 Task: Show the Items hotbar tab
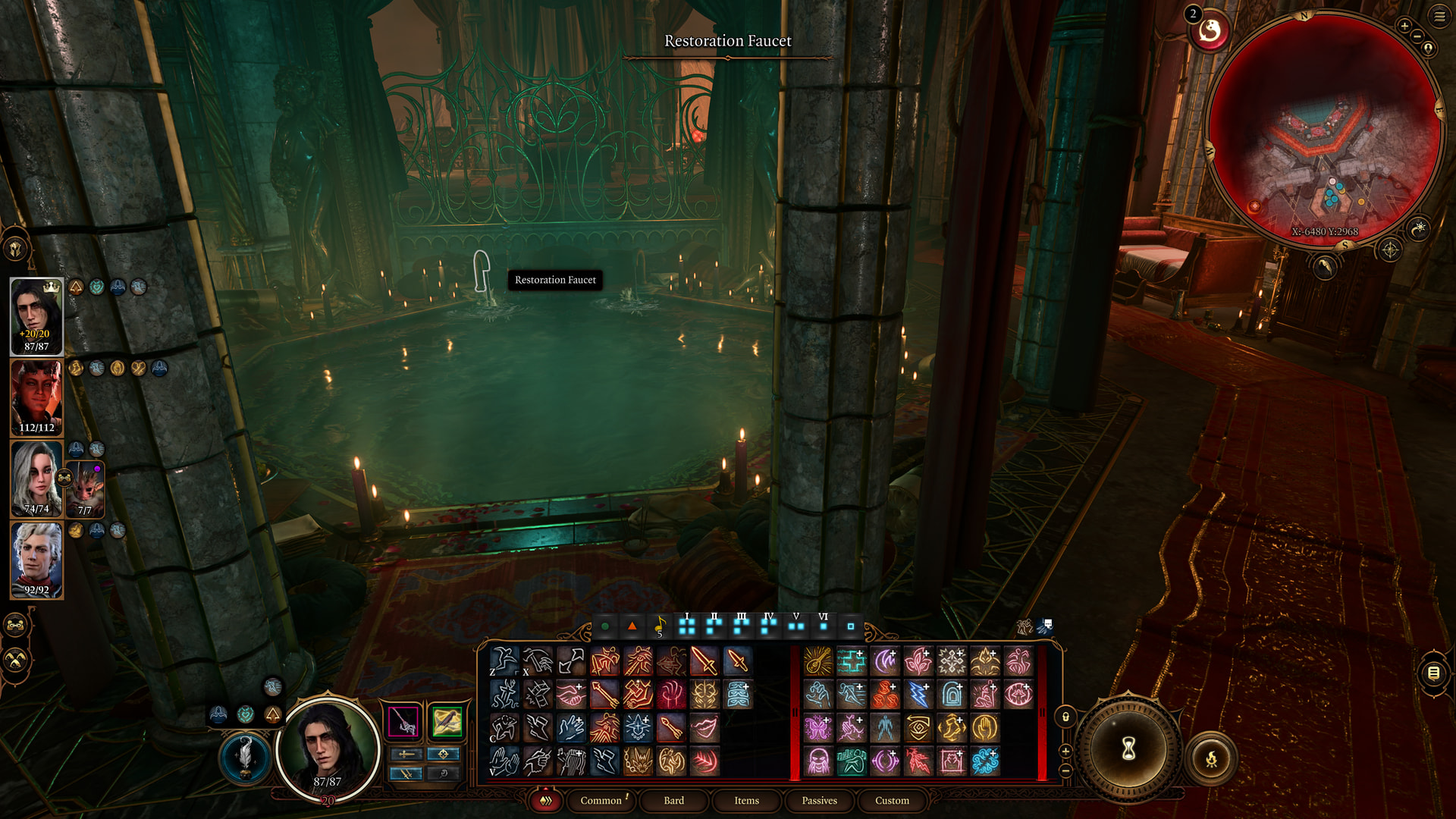pos(746,800)
